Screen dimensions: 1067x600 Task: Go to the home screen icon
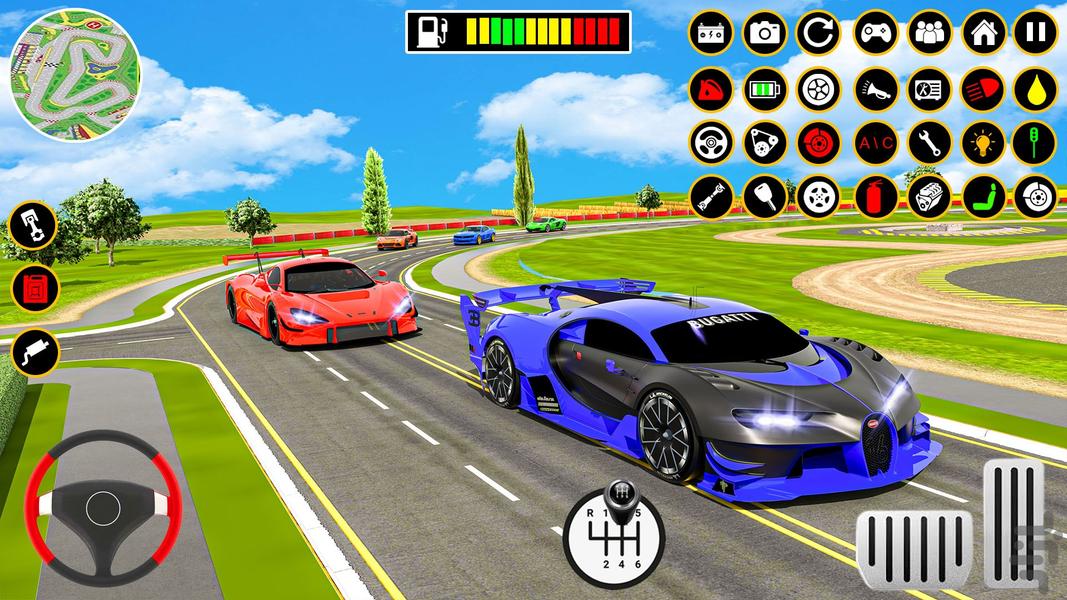[x=983, y=33]
